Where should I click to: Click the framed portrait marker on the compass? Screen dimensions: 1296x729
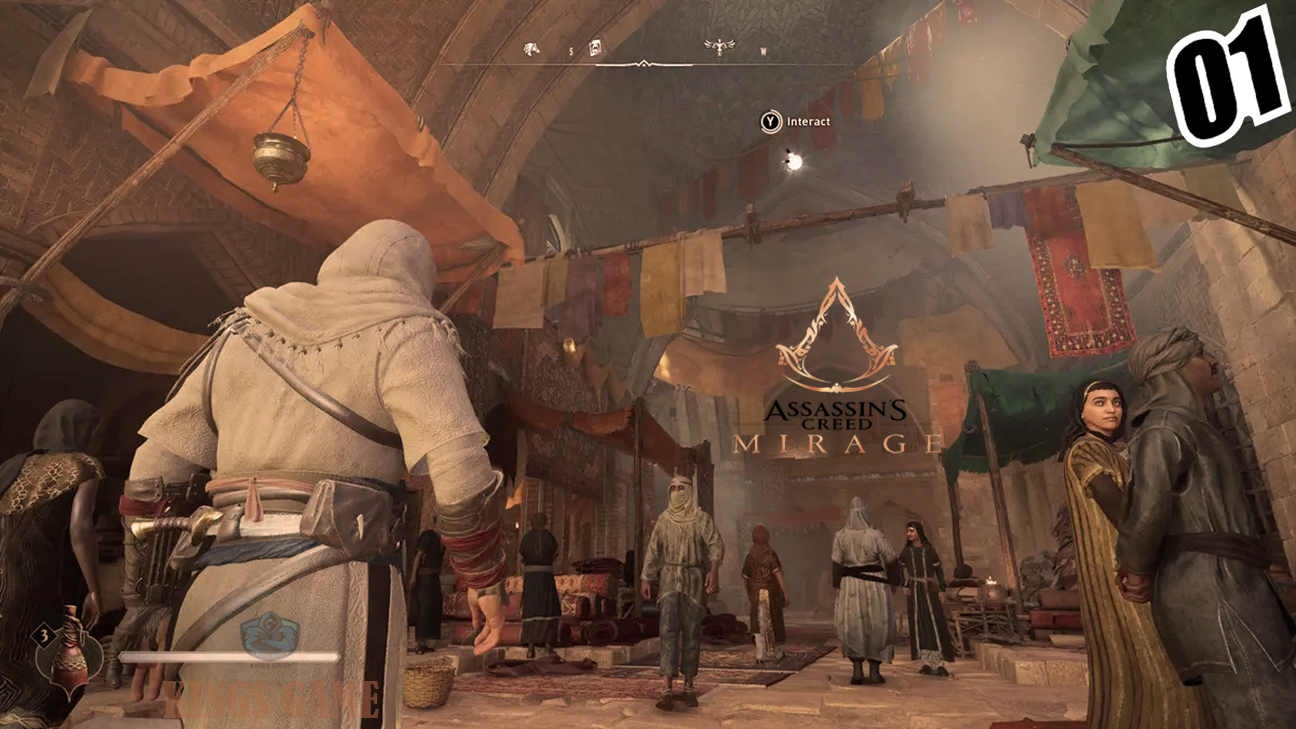coord(595,47)
